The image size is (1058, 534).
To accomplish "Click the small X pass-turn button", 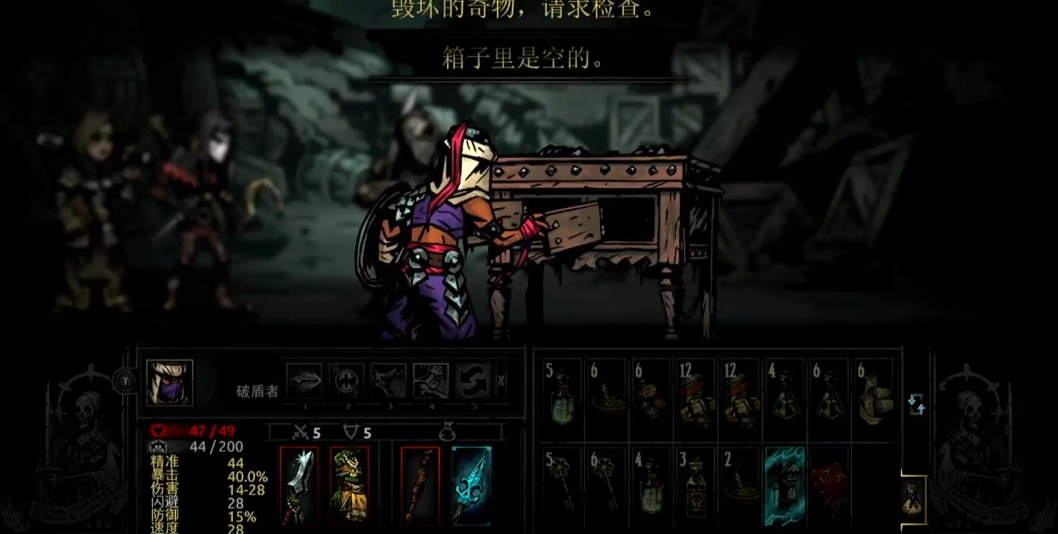I will tap(501, 380).
